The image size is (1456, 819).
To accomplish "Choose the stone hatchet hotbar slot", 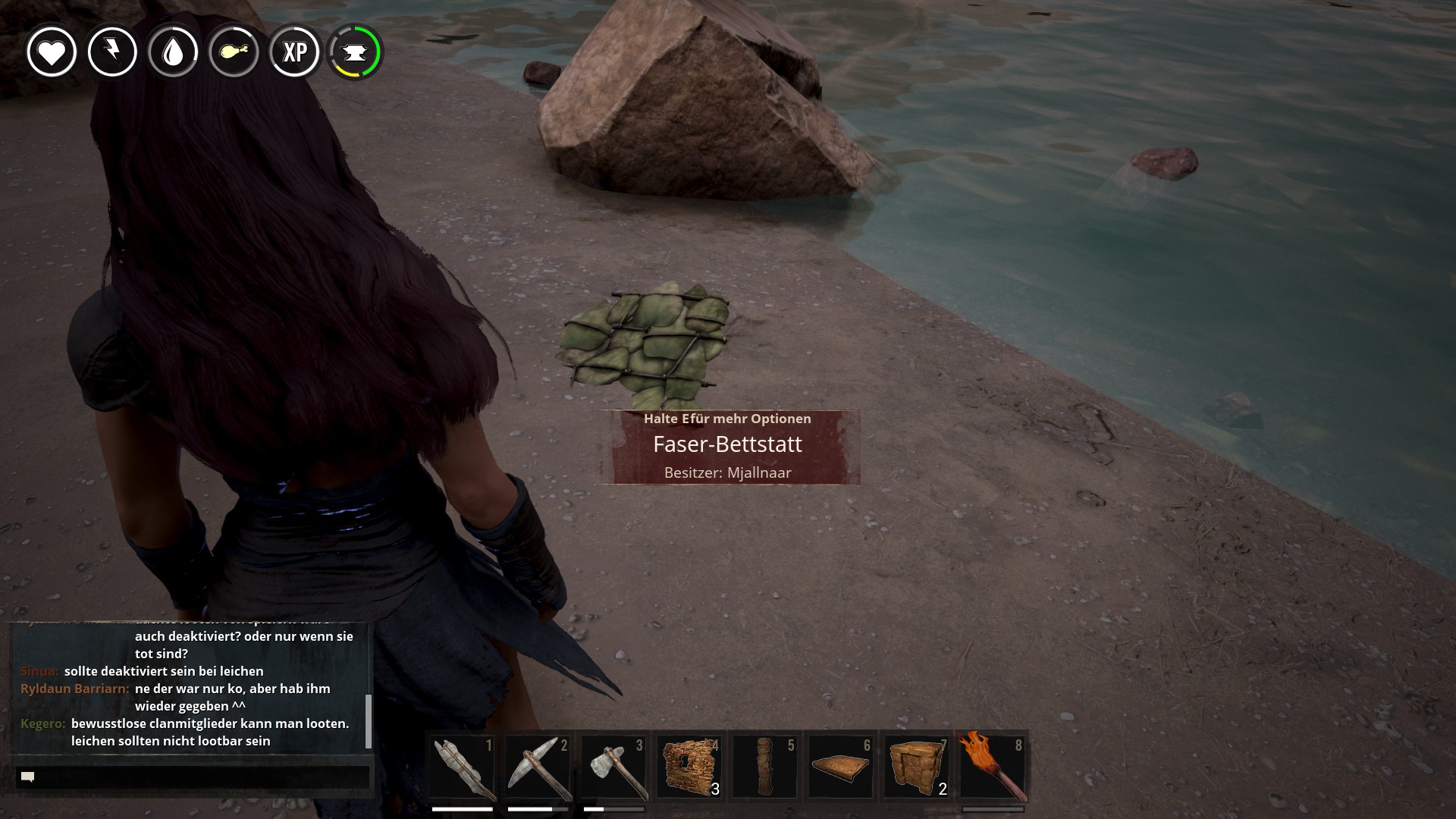I will coord(613,767).
